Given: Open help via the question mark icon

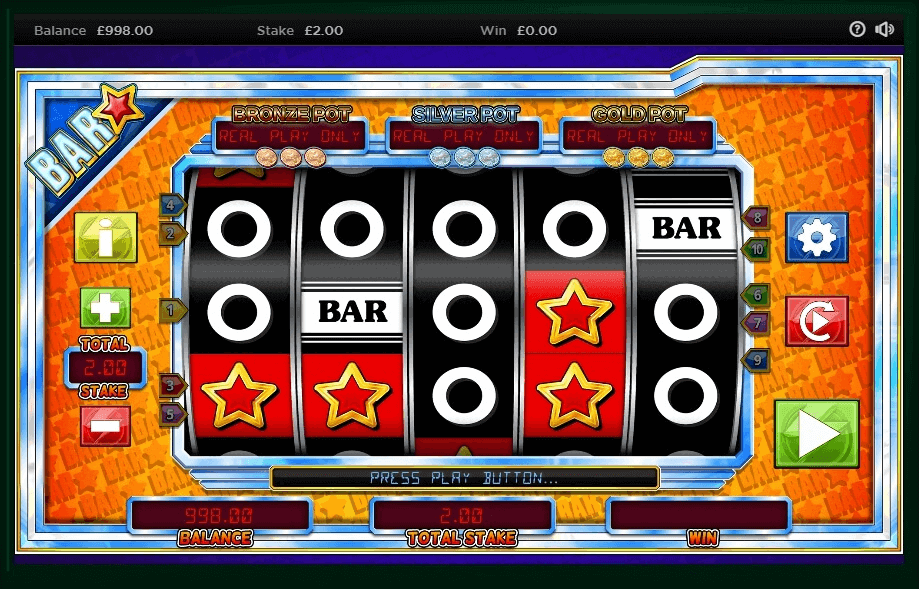Looking at the screenshot, I should point(857,30).
